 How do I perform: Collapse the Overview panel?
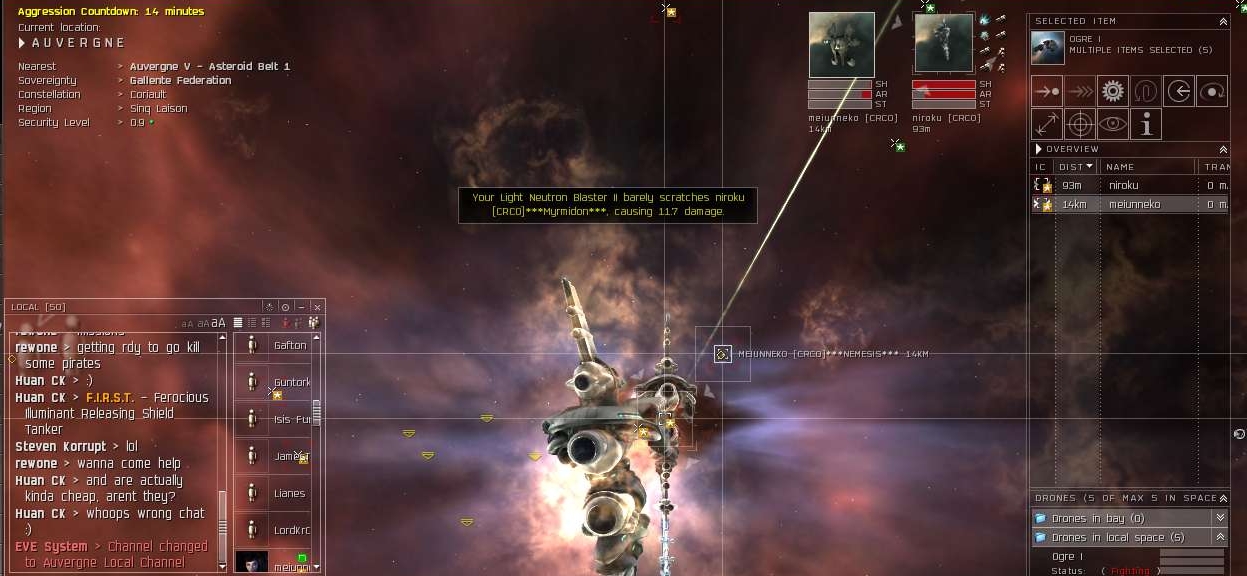click(x=1223, y=149)
